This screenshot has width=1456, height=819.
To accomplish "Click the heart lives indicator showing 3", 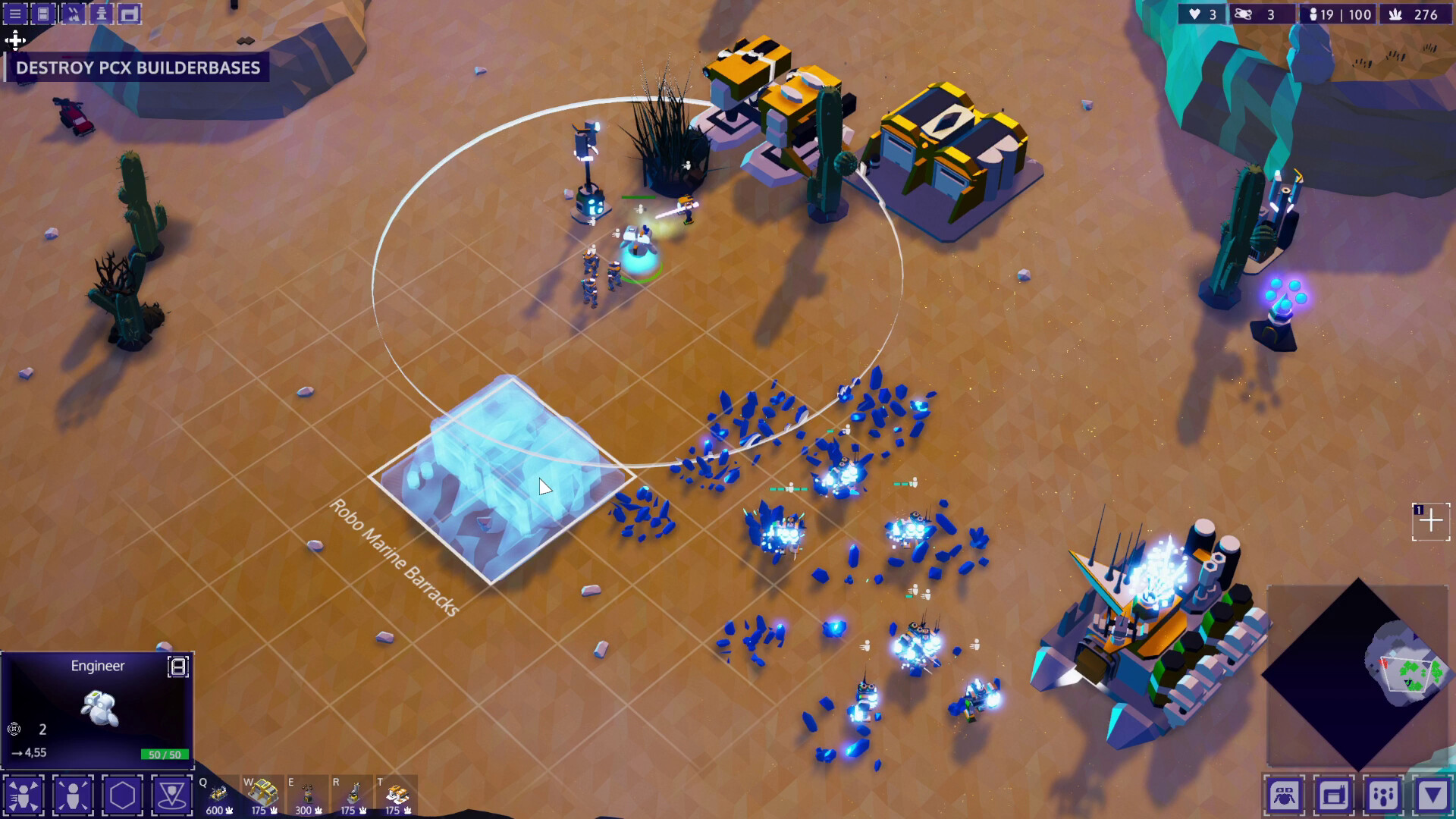I will pos(1202,14).
